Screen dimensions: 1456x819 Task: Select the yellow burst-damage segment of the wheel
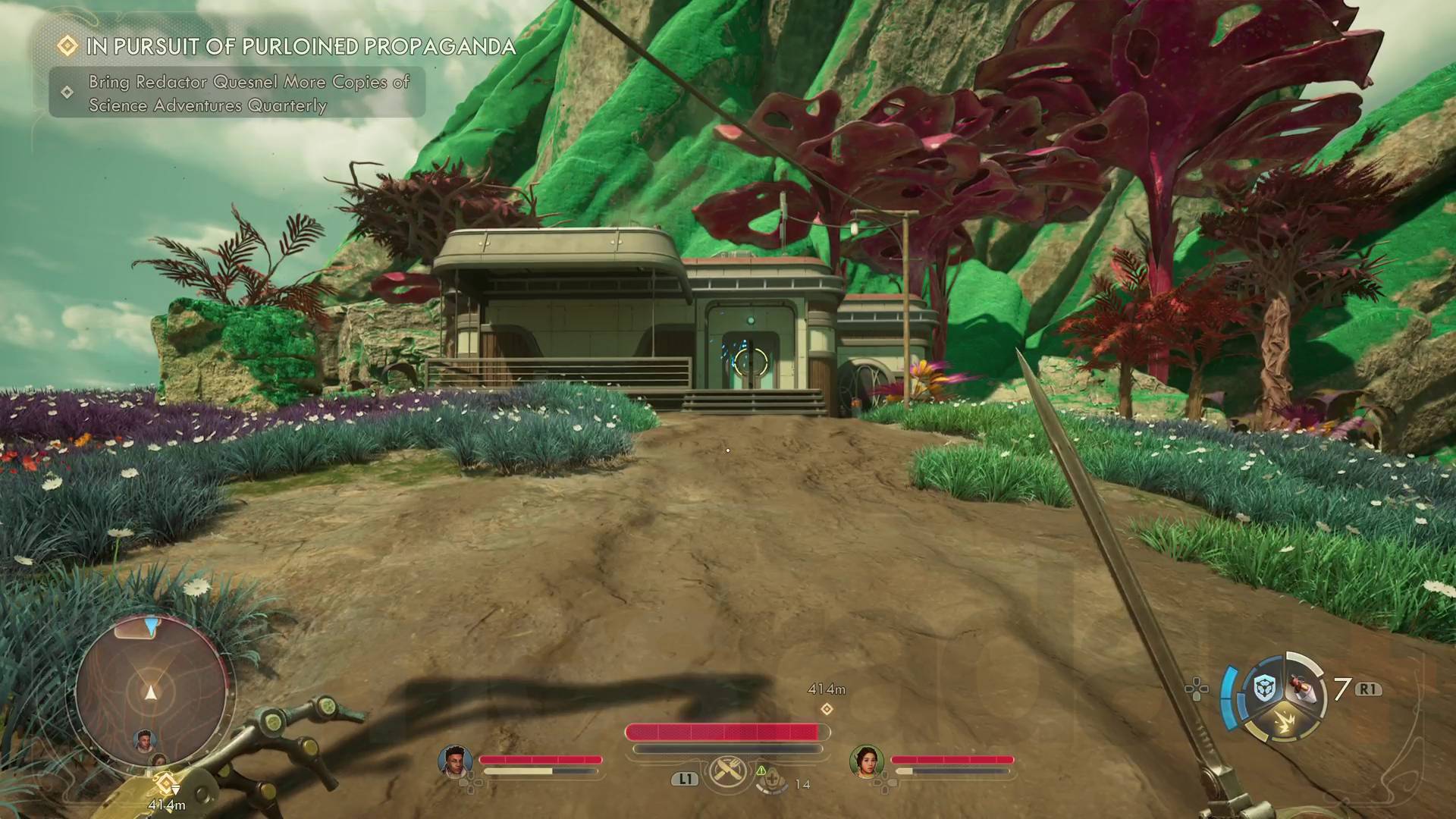pyautogui.click(x=1285, y=720)
